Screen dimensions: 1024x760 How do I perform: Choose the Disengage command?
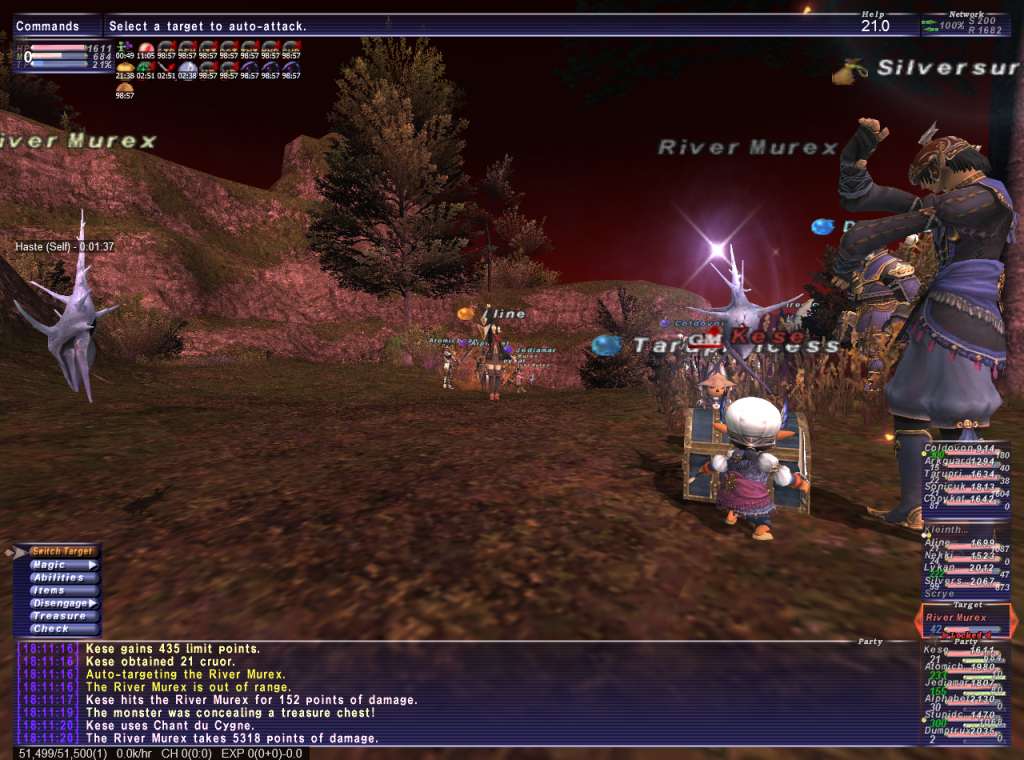click(62, 604)
